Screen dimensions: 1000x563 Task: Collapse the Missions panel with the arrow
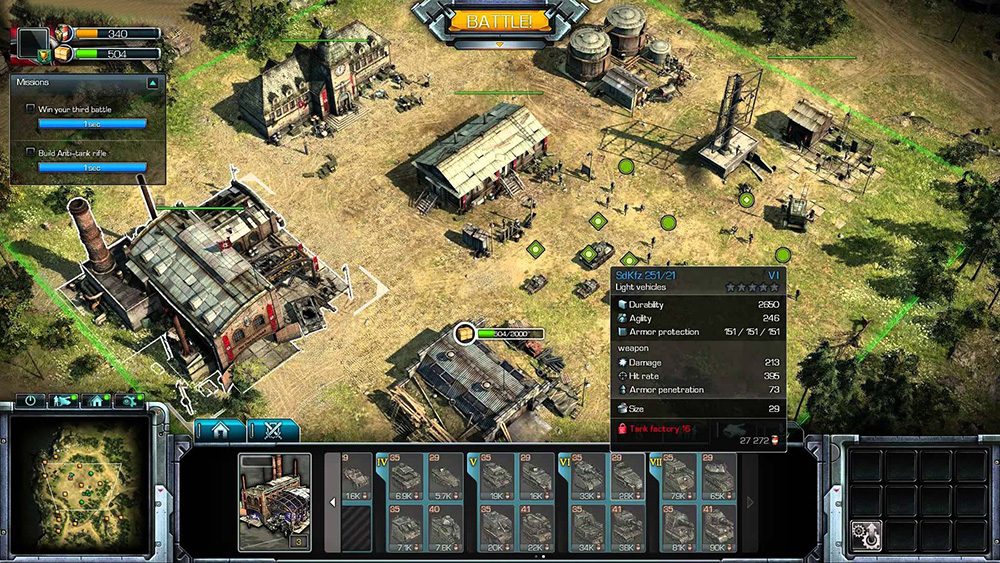click(152, 83)
